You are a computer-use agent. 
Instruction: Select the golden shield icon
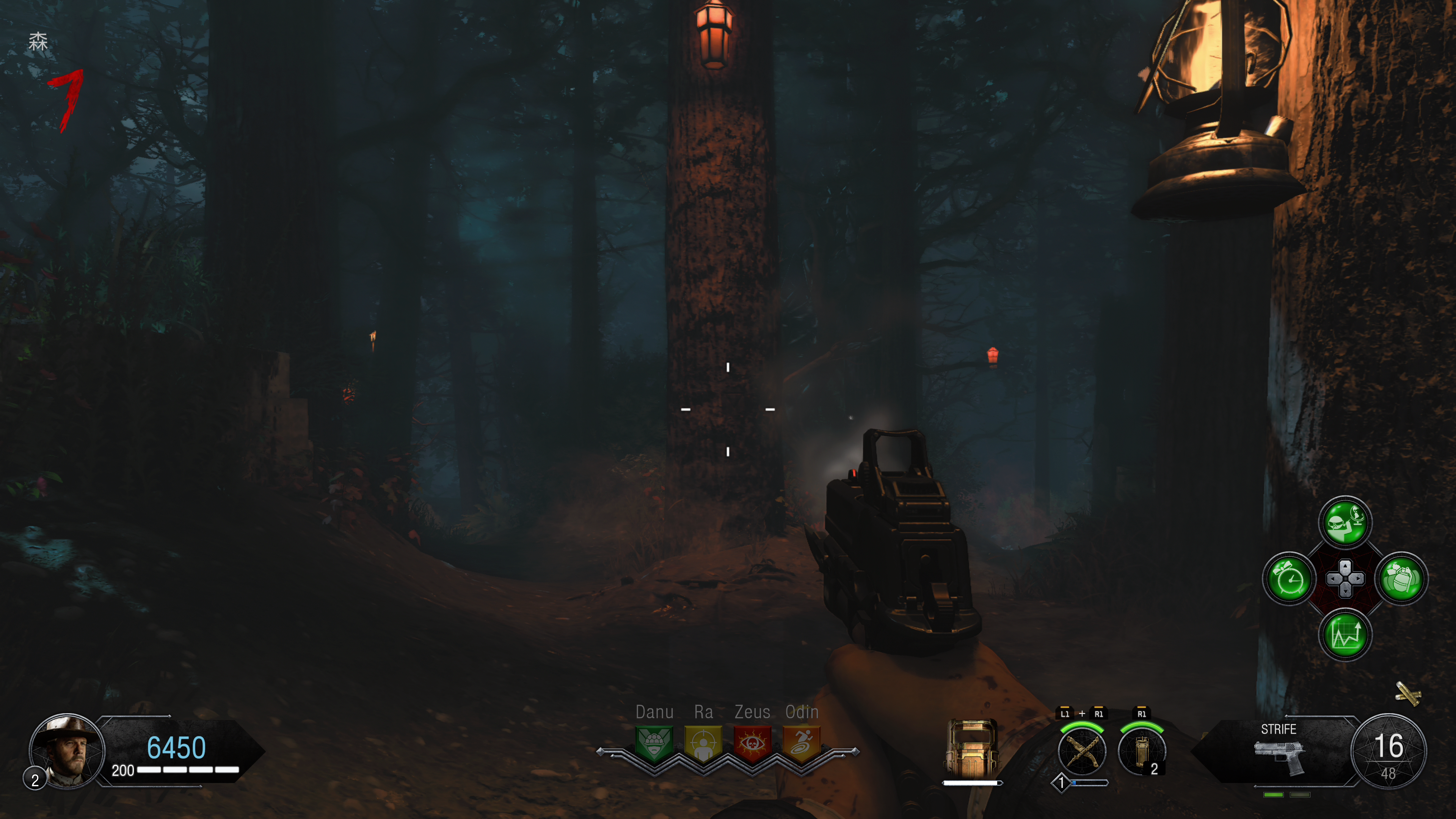(x=971, y=749)
